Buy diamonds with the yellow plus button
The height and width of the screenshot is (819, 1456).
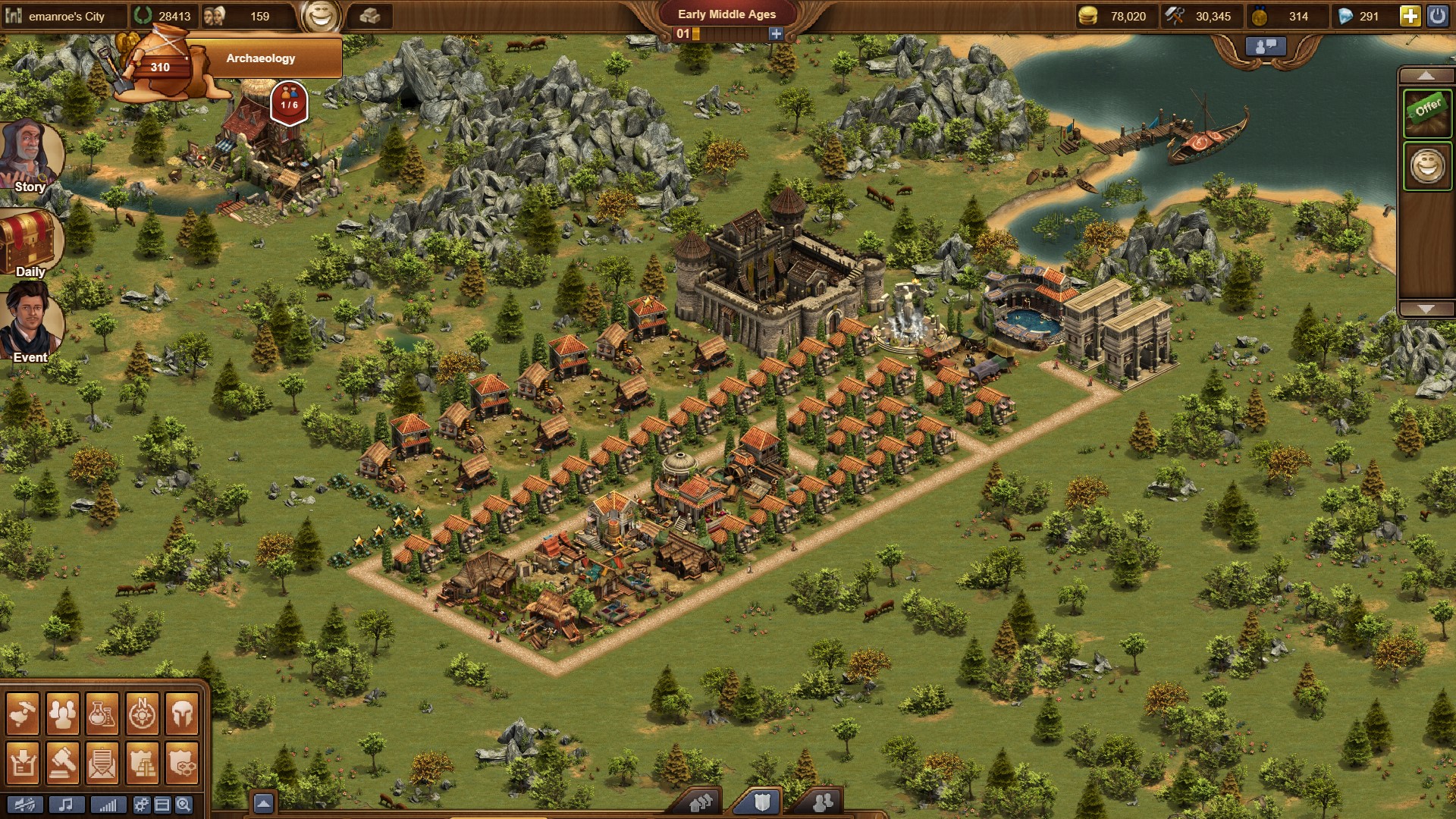tap(1410, 16)
